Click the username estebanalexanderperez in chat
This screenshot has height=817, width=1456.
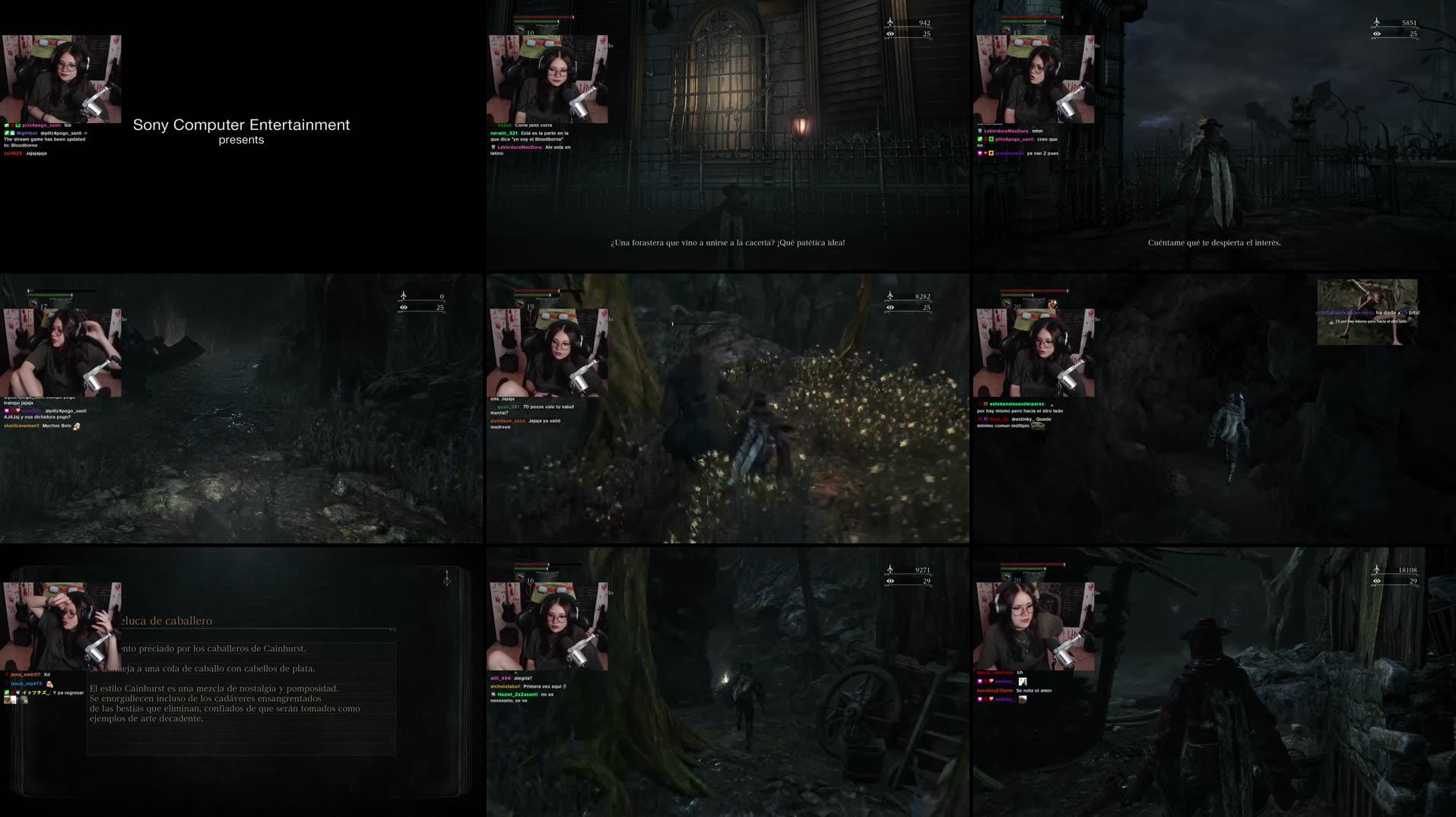1017,404
